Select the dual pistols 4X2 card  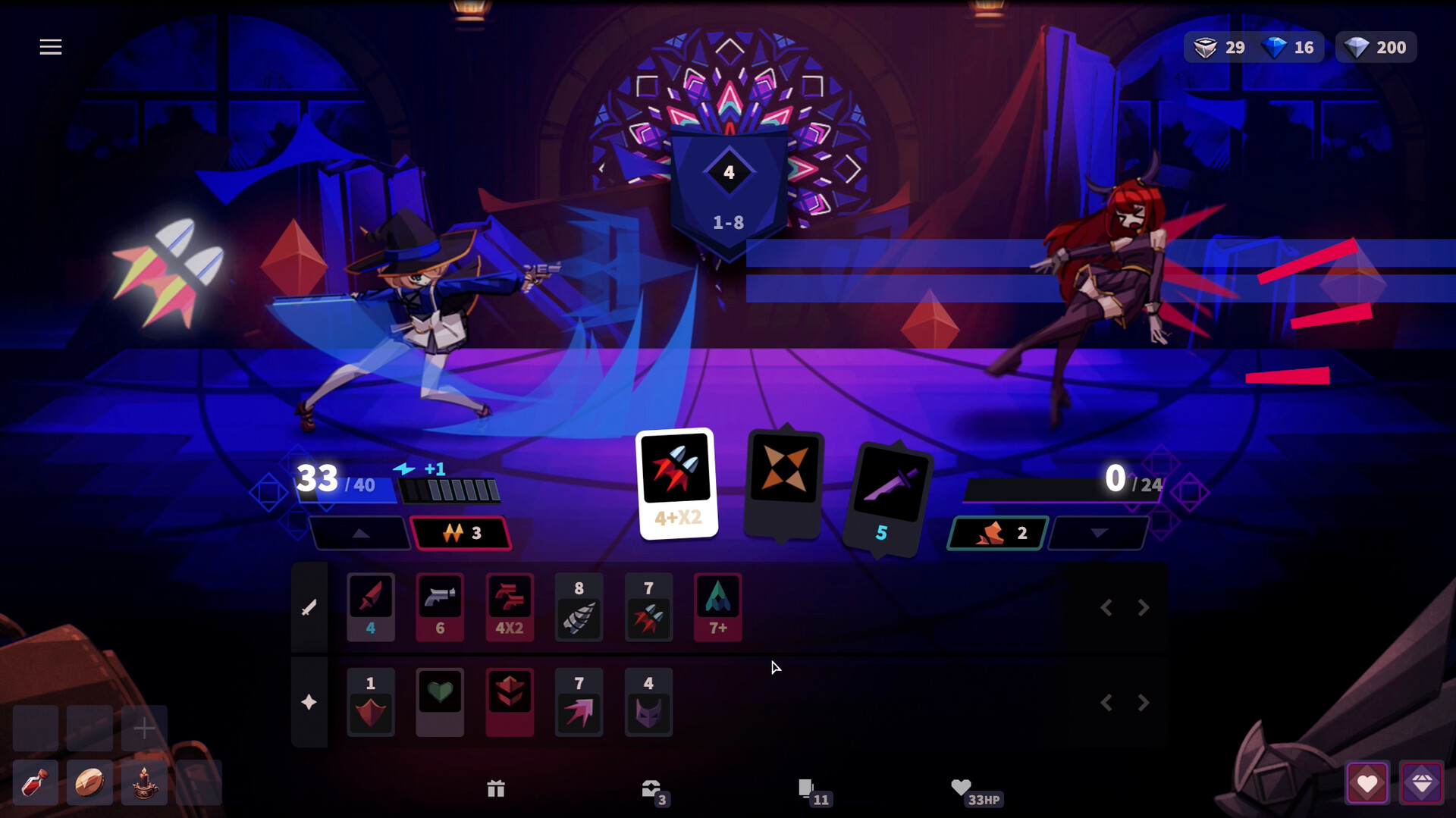(x=510, y=606)
